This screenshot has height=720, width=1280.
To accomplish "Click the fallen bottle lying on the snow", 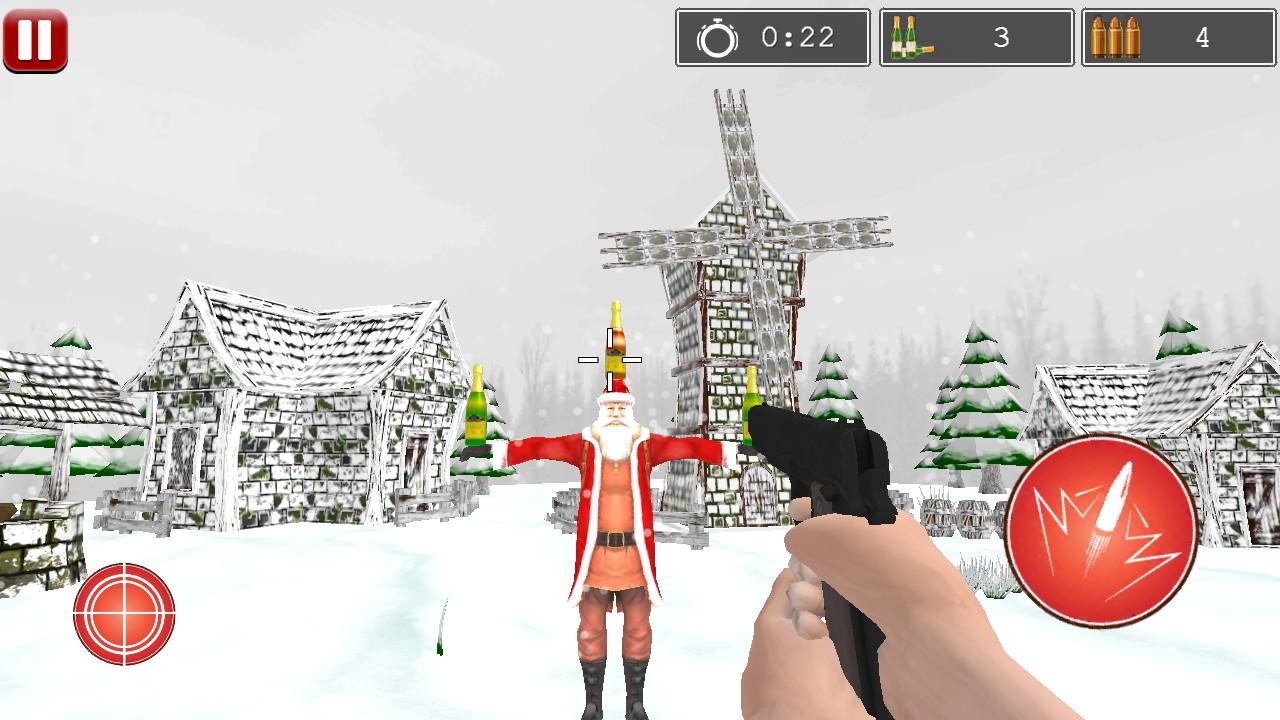I will 440,628.
